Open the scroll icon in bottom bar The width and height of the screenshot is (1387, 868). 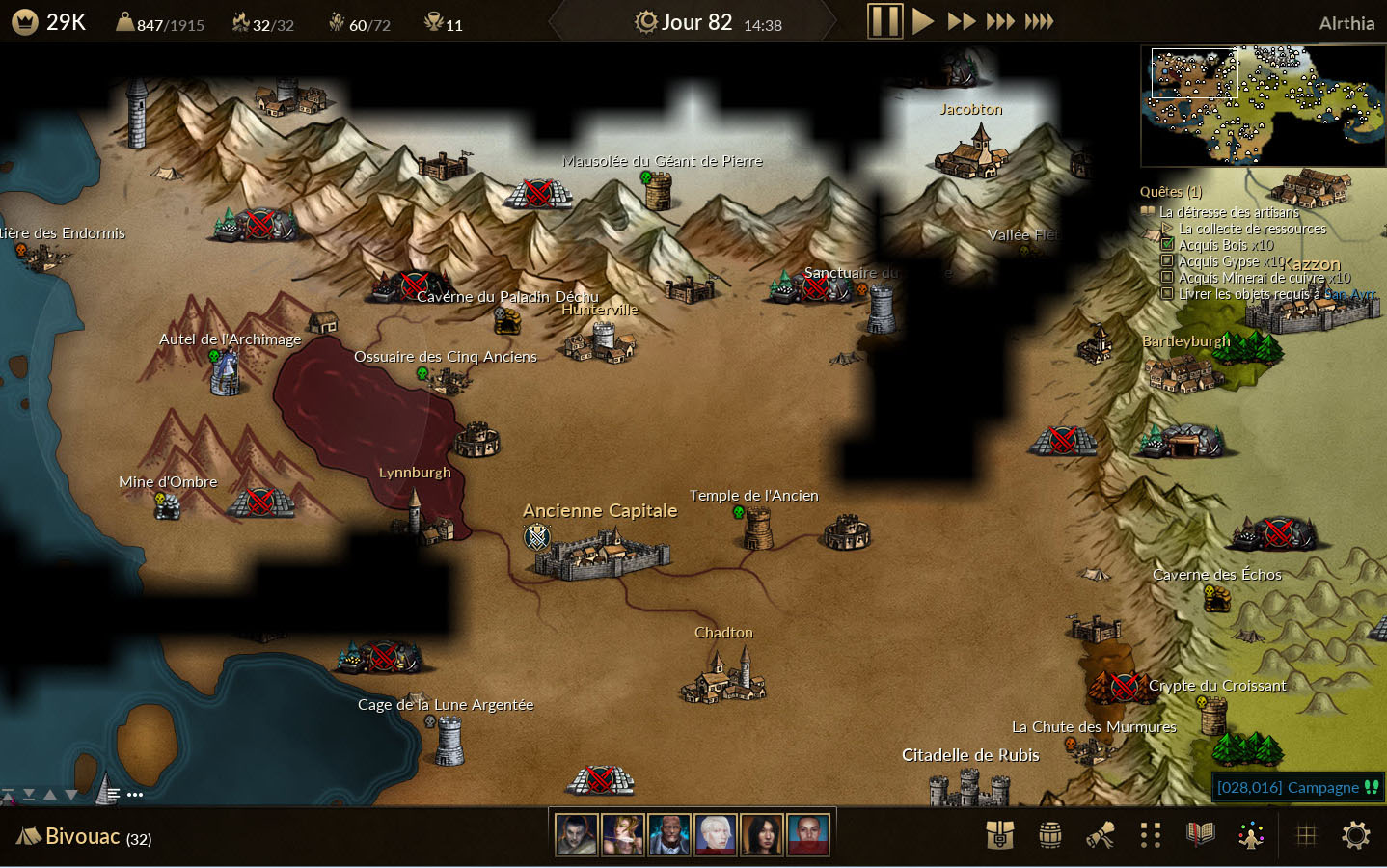click(1100, 835)
